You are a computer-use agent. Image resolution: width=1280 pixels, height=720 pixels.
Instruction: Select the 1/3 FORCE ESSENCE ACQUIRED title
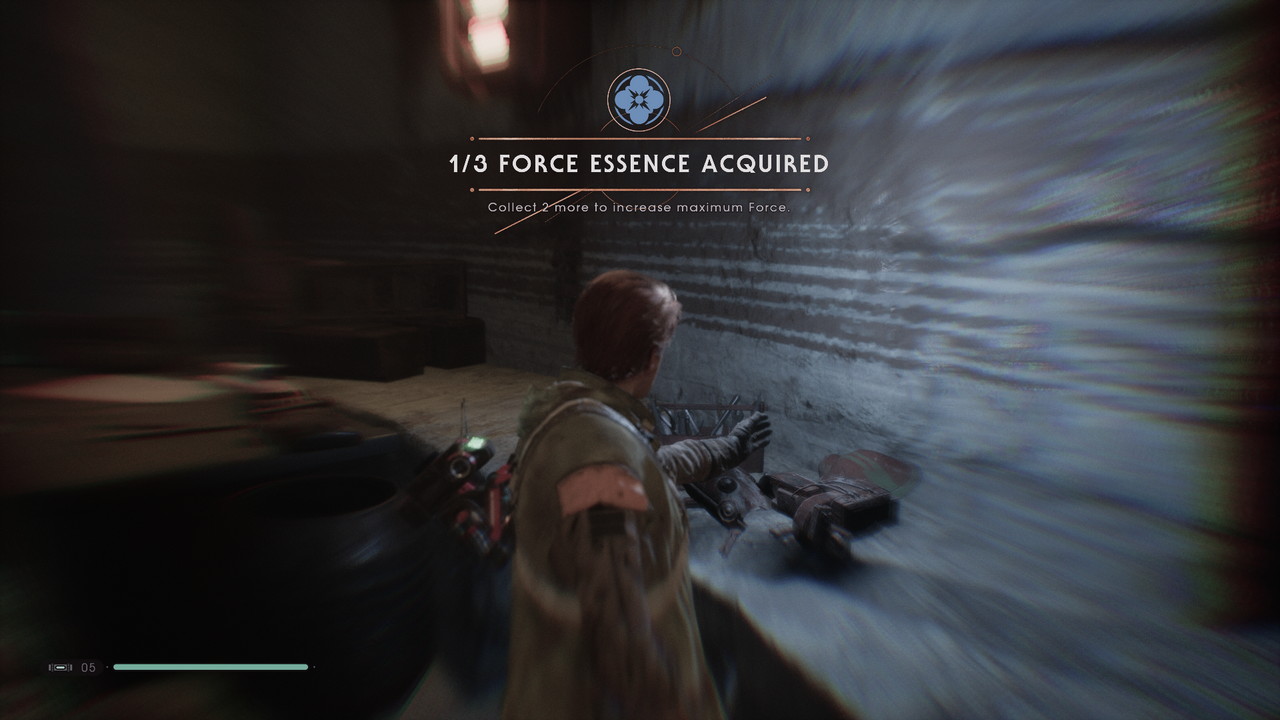[637, 162]
